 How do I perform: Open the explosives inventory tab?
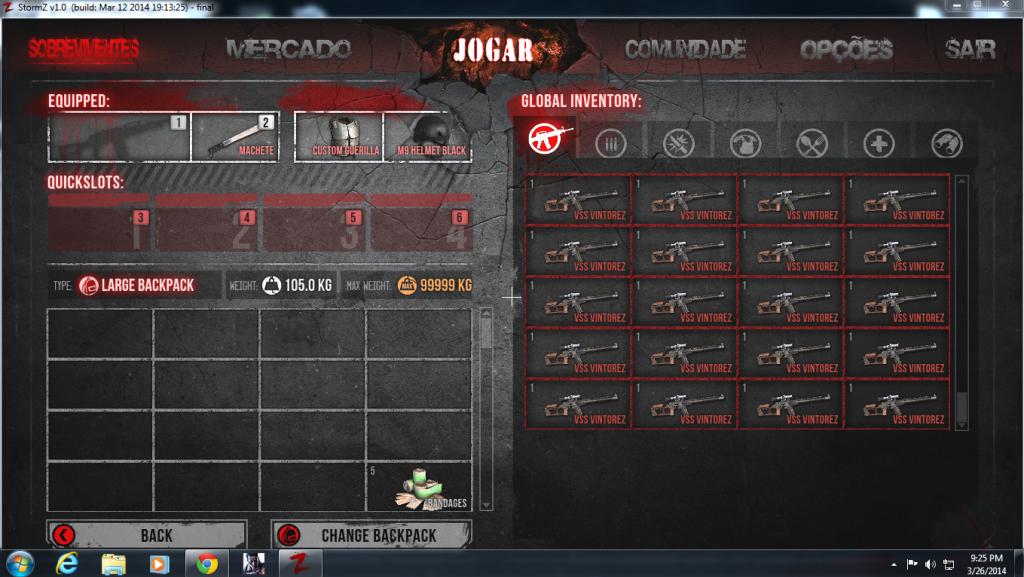[680, 144]
